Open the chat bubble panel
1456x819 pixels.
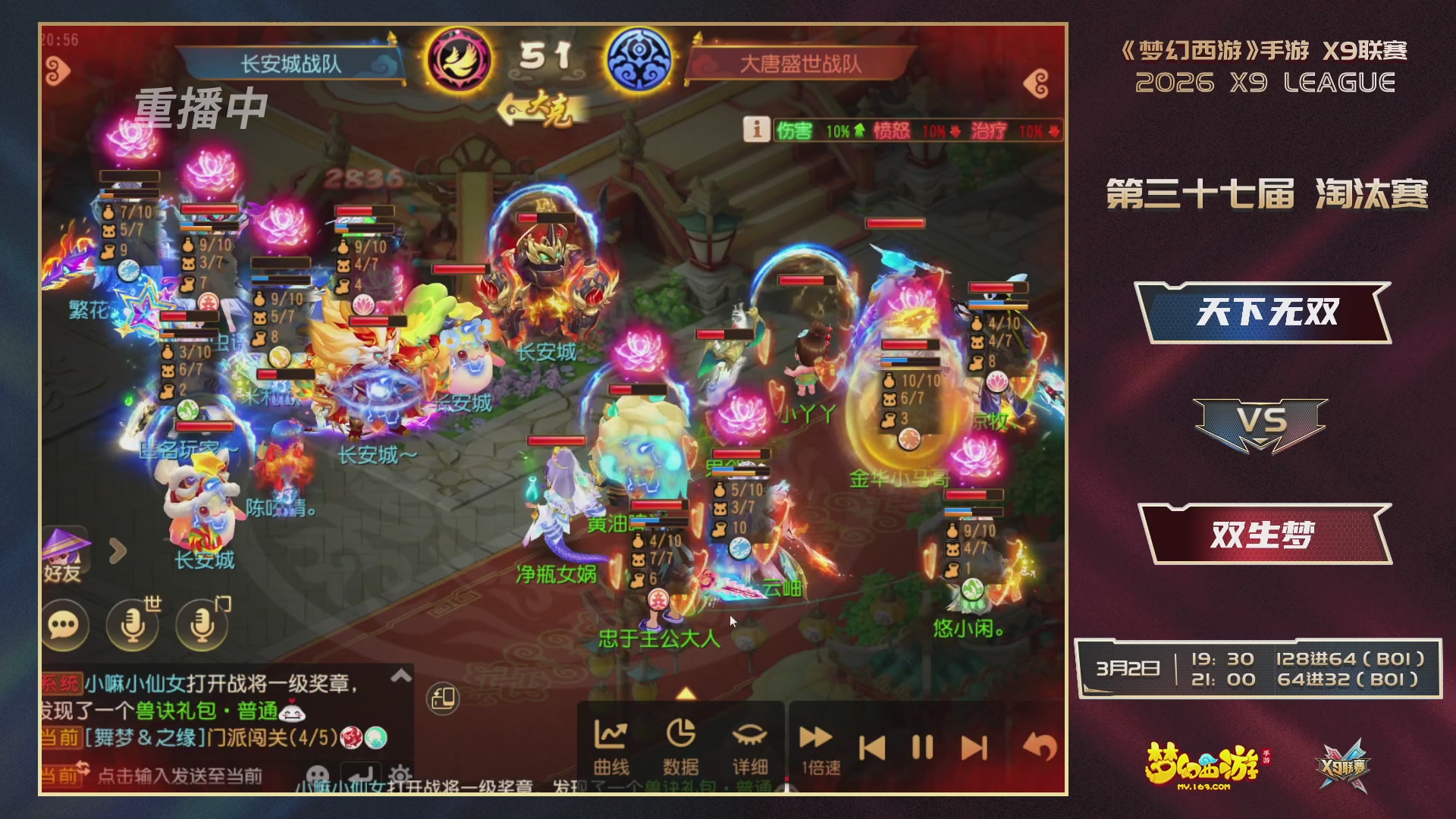click(x=67, y=626)
